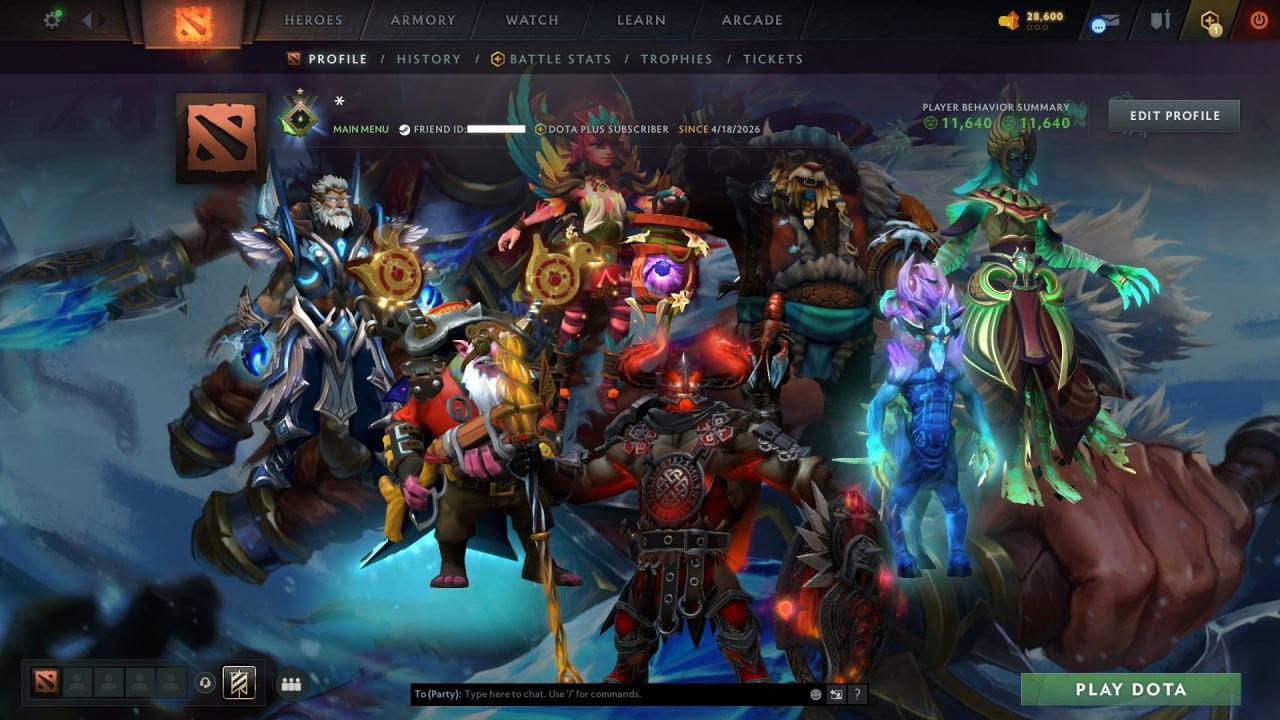Open the back navigation arrows beside settings
The width and height of the screenshot is (1280, 720).
click(x=90, y=18)
